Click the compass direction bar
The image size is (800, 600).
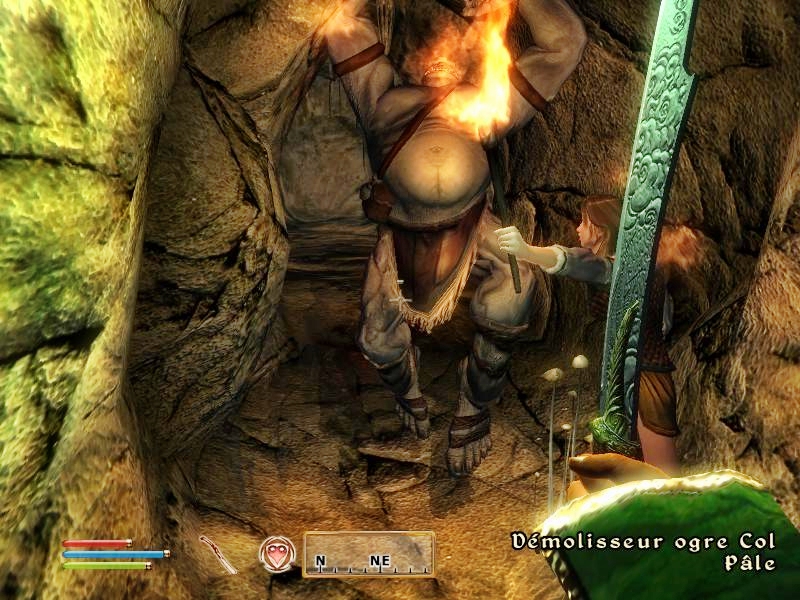click(368, 554)
